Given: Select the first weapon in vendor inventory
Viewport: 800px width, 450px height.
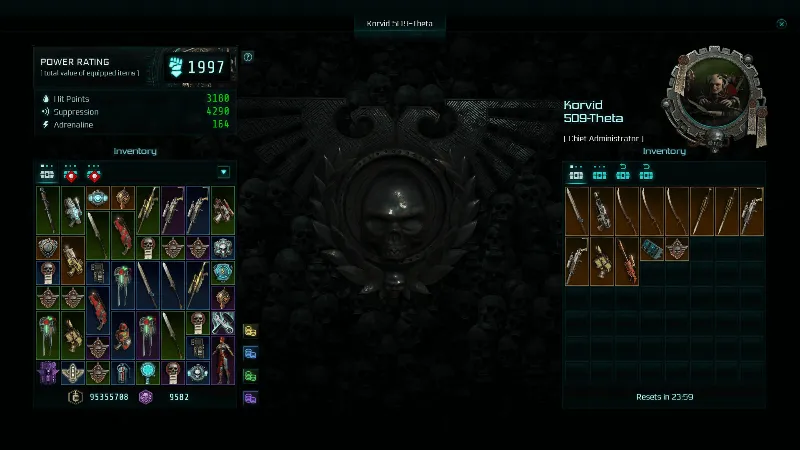Looking at the screenshot, I should 577,210.
